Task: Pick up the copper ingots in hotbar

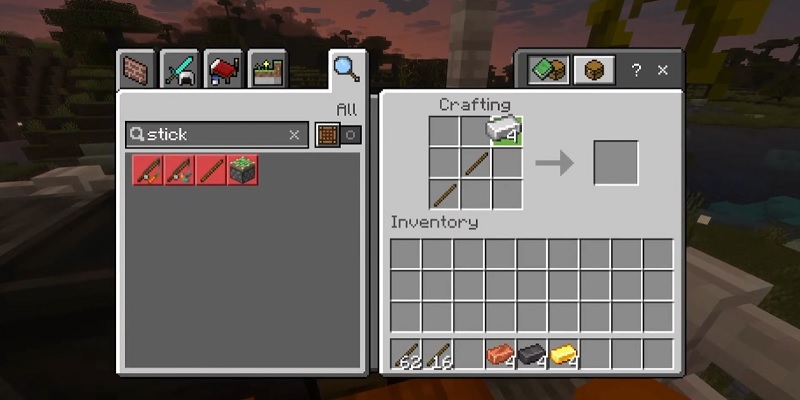Action: click(500, 354)
